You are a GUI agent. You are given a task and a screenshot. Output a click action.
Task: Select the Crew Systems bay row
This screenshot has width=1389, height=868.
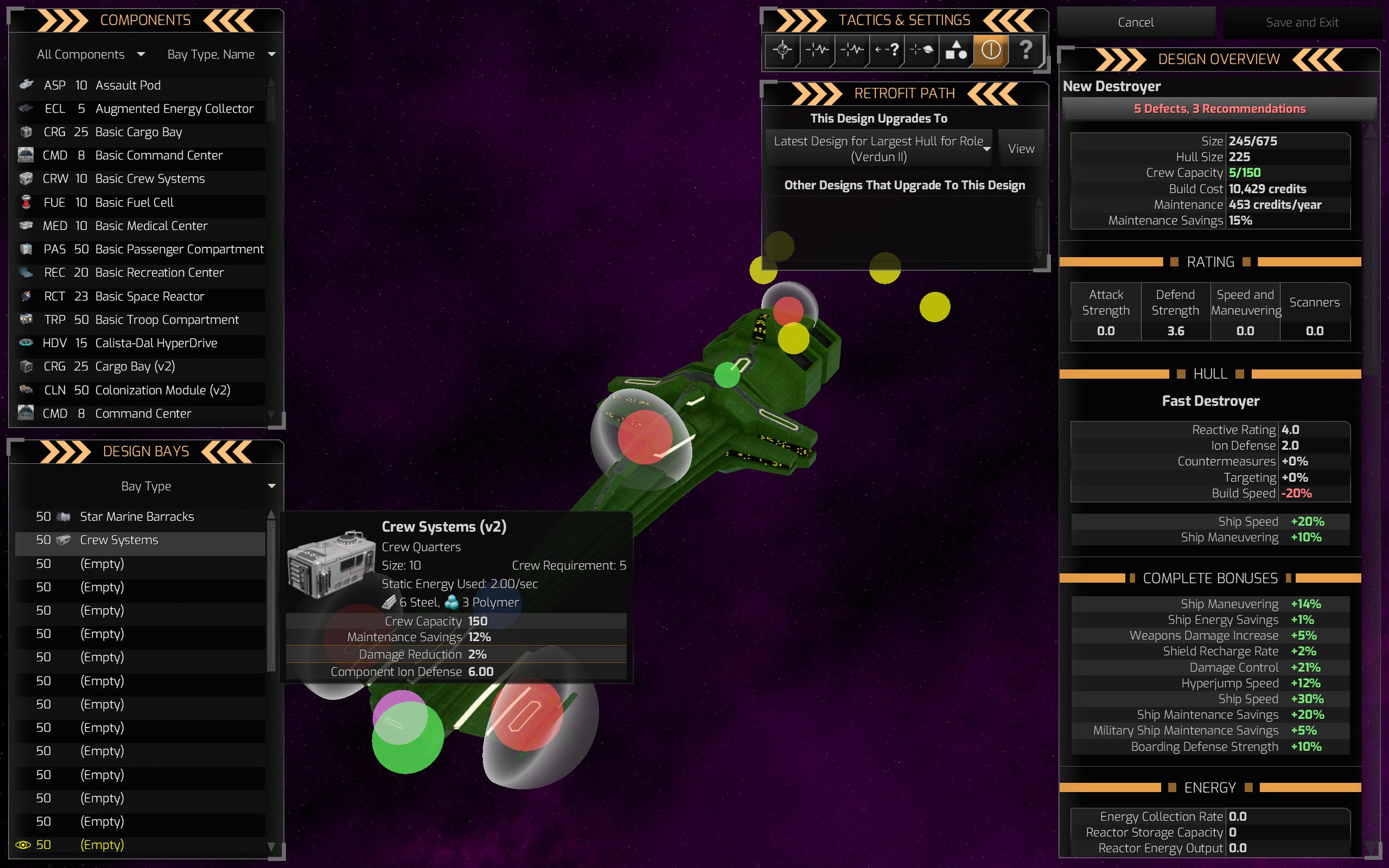click(x=119, y=540)
